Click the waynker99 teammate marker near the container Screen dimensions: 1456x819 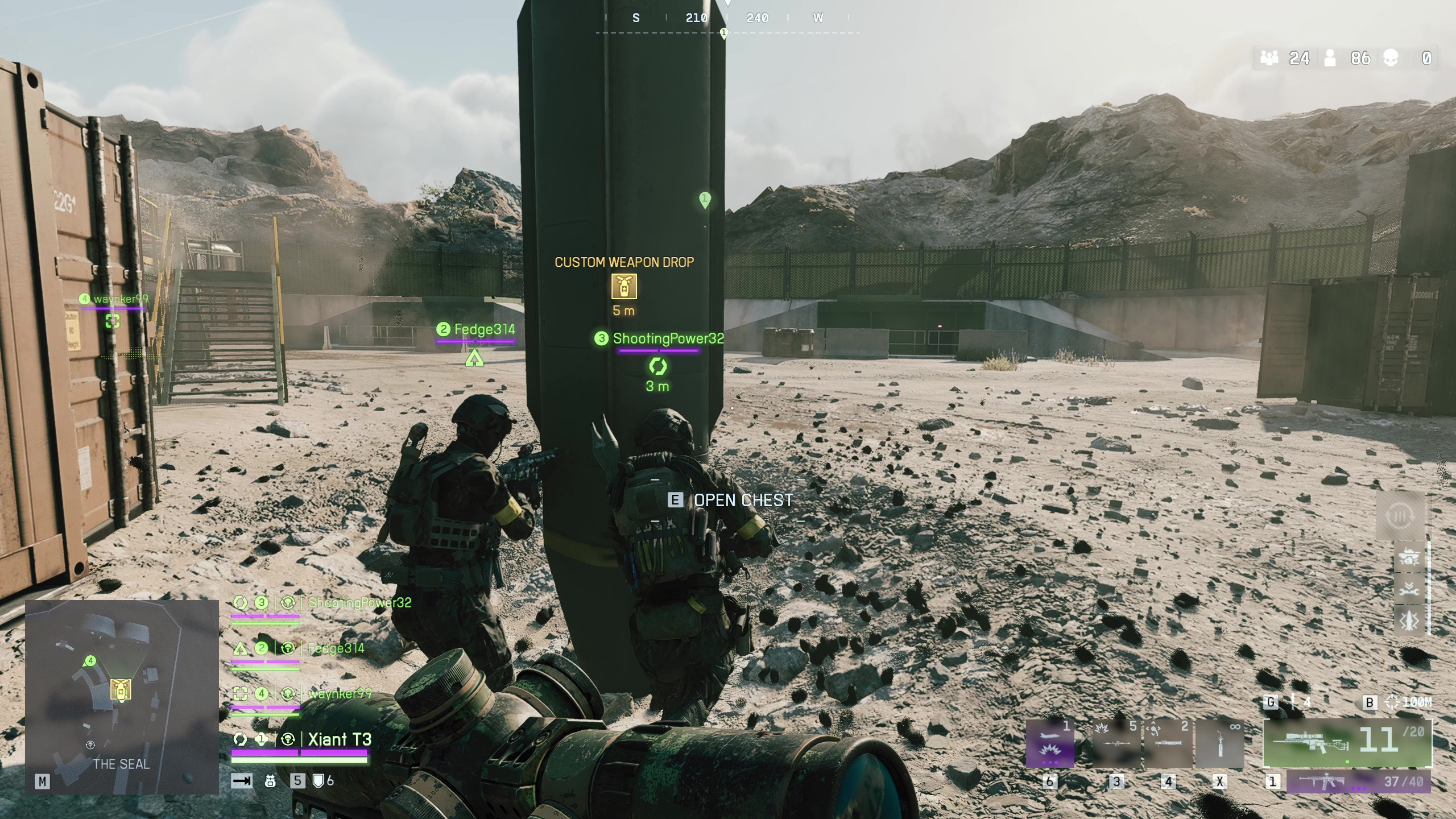(x=113, y=321)
